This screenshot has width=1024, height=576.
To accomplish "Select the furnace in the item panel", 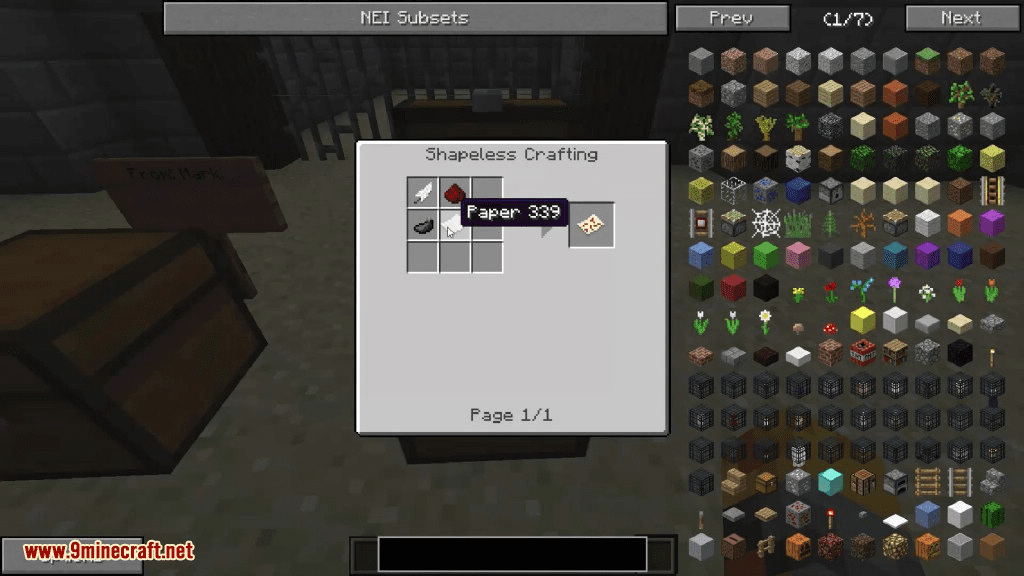I will pyautogui.click(x=896, y=482).
